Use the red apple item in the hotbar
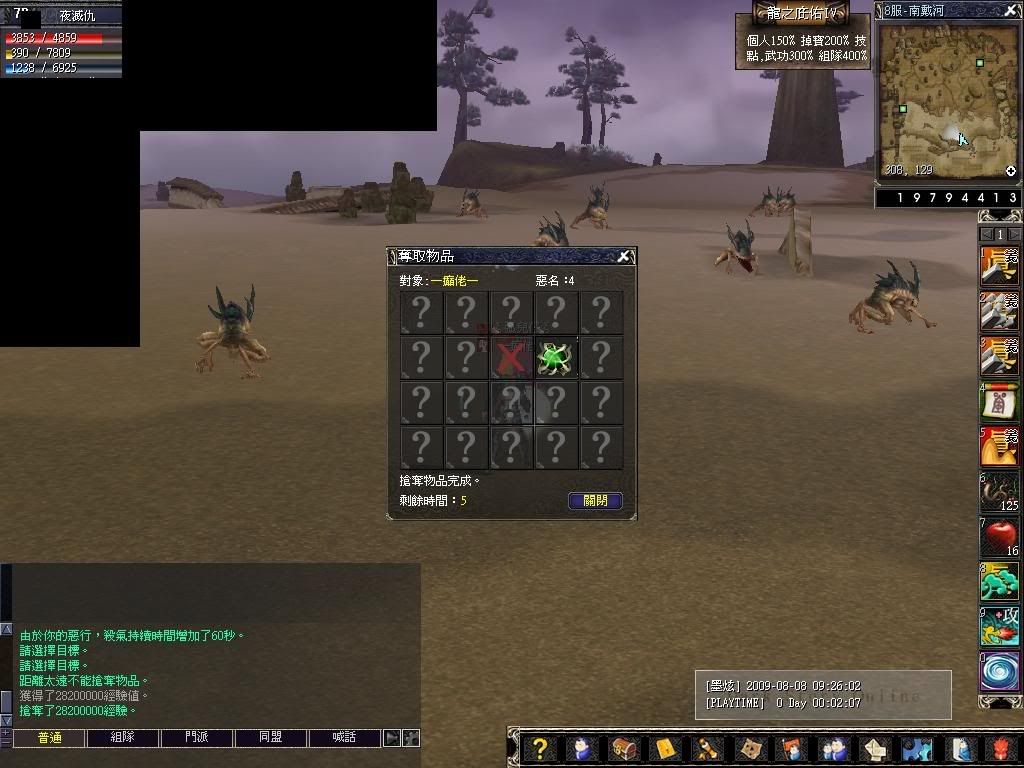 click(x=999, y=538)
